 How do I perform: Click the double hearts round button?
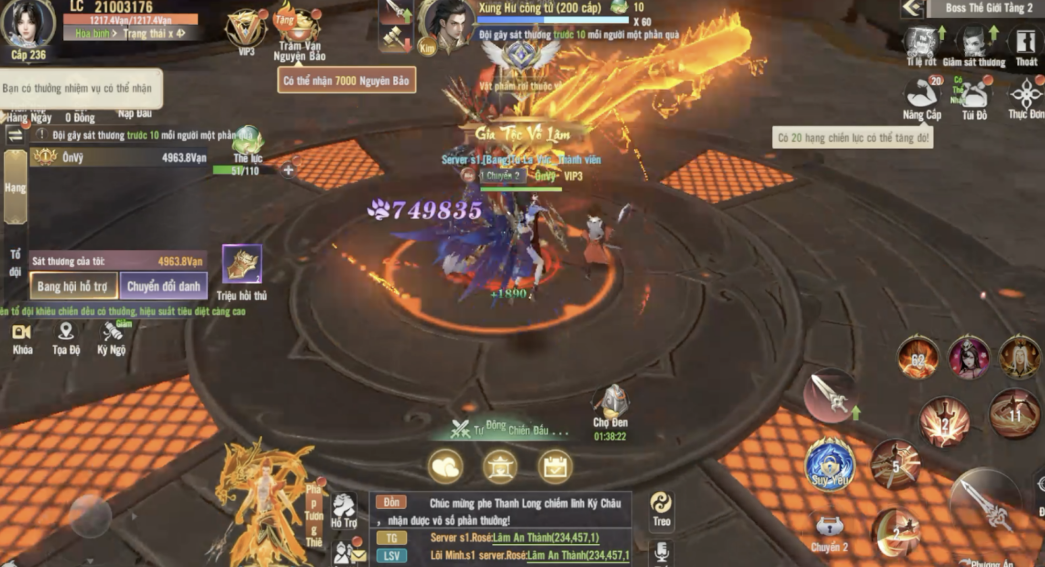445,466
